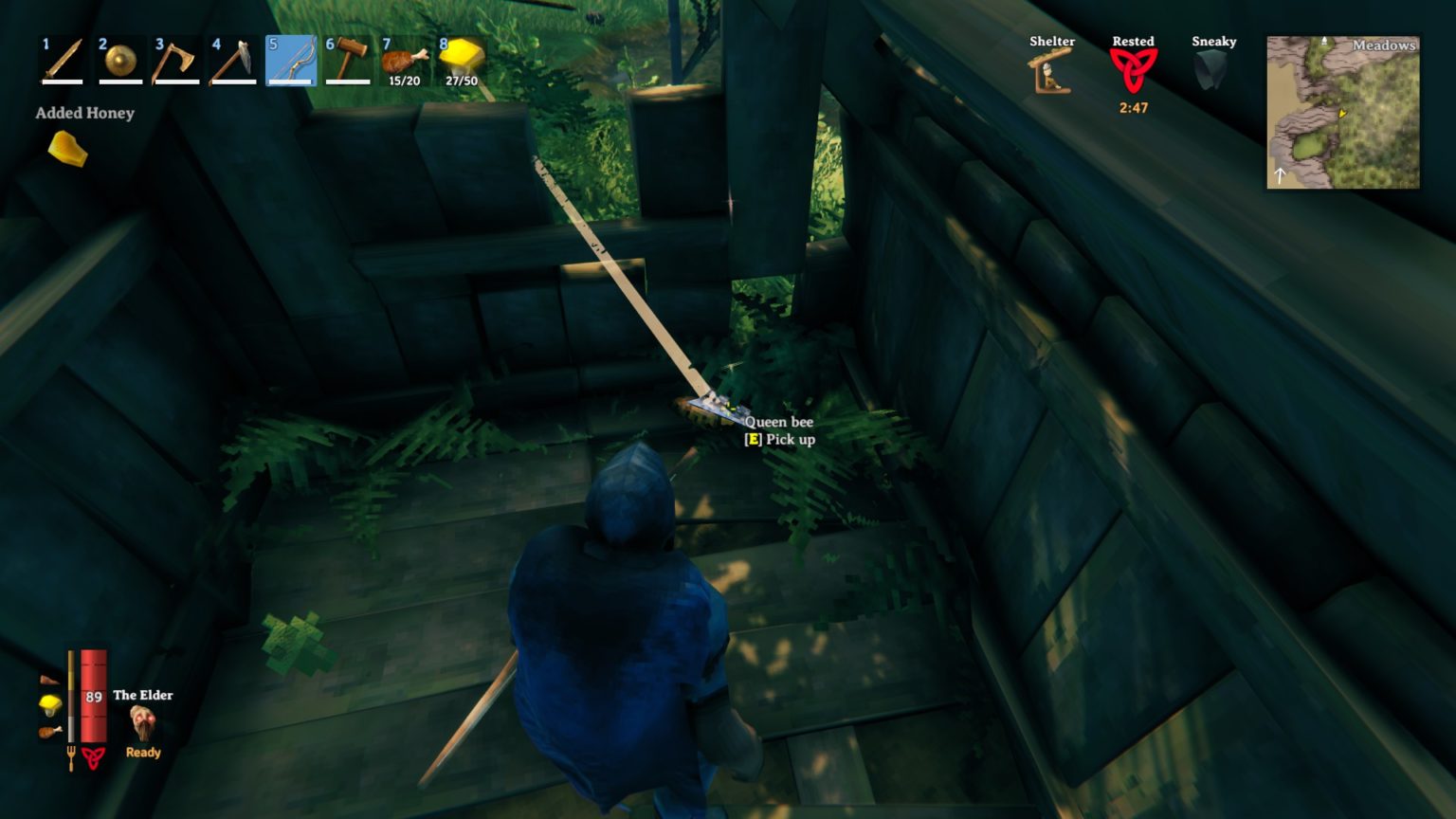
Task: Toggle the Rested buff showing 2:47 remaining
Action: 1135,68
